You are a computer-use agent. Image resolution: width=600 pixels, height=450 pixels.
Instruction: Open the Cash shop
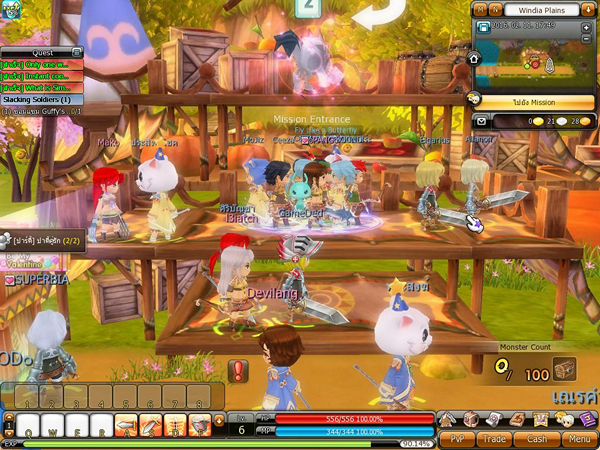pos(537,437)
